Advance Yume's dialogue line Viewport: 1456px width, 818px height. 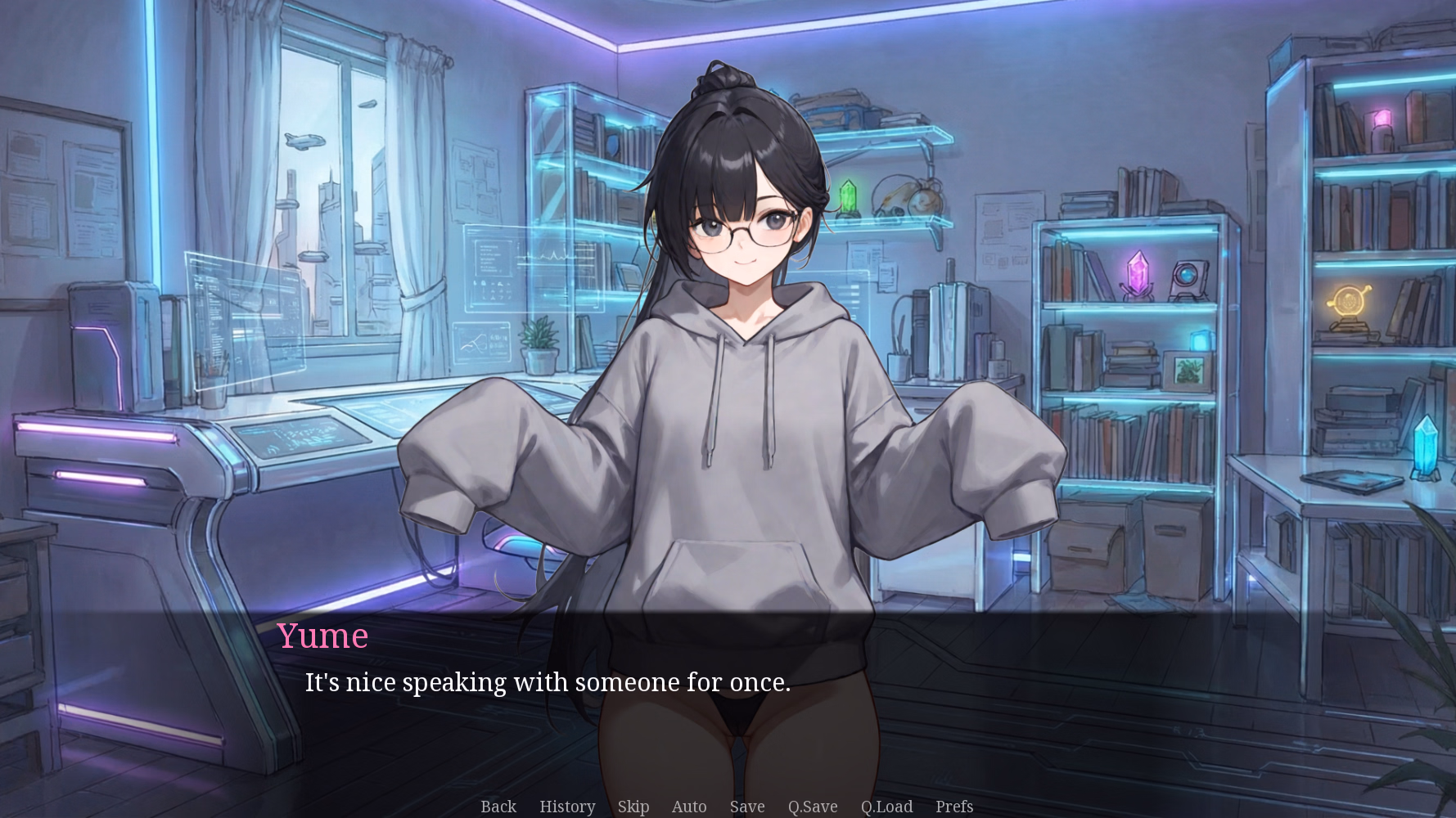click(548, 682)
